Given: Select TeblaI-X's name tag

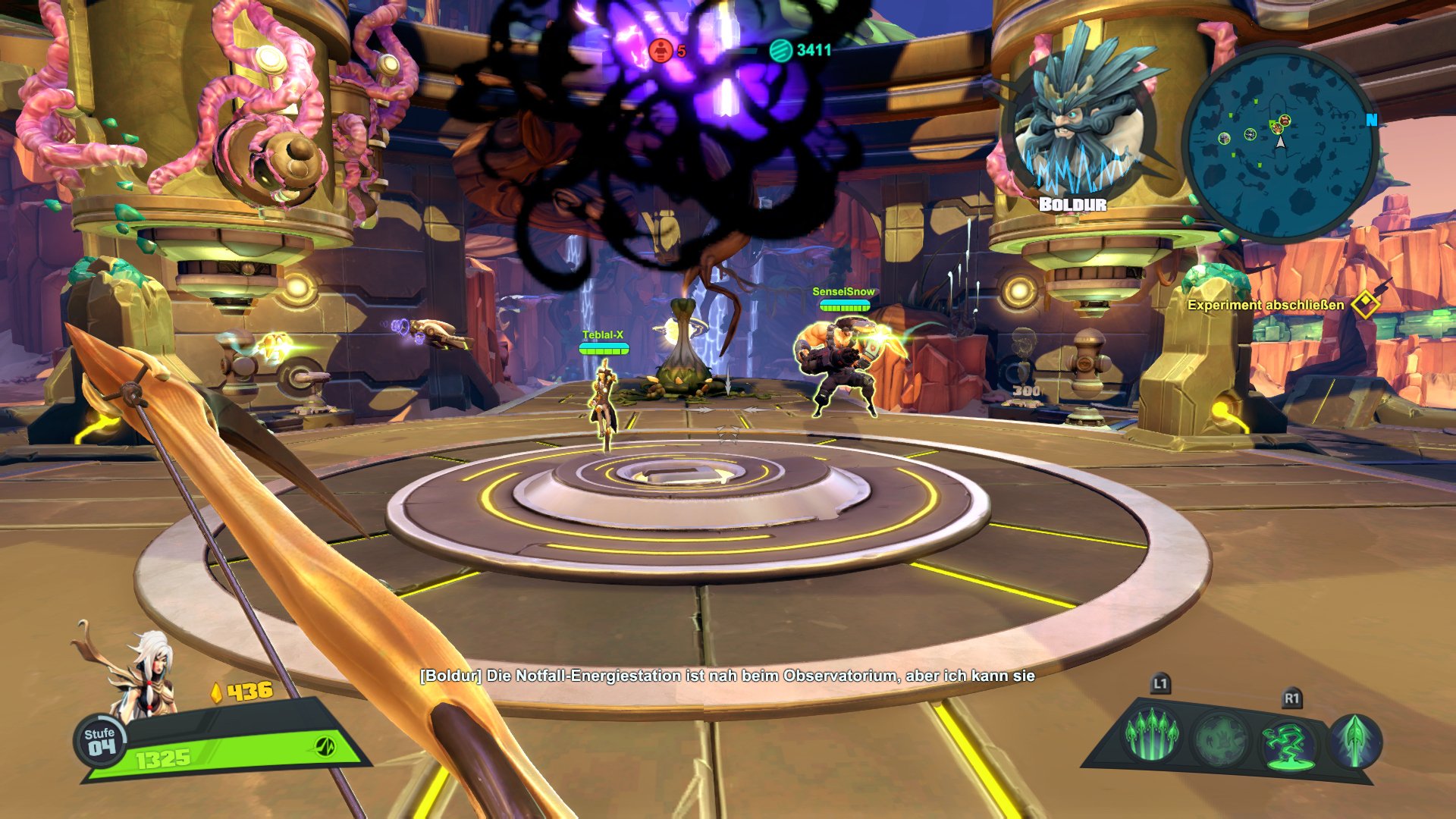Looking at the screenshot, I should (x=604, y=335).
